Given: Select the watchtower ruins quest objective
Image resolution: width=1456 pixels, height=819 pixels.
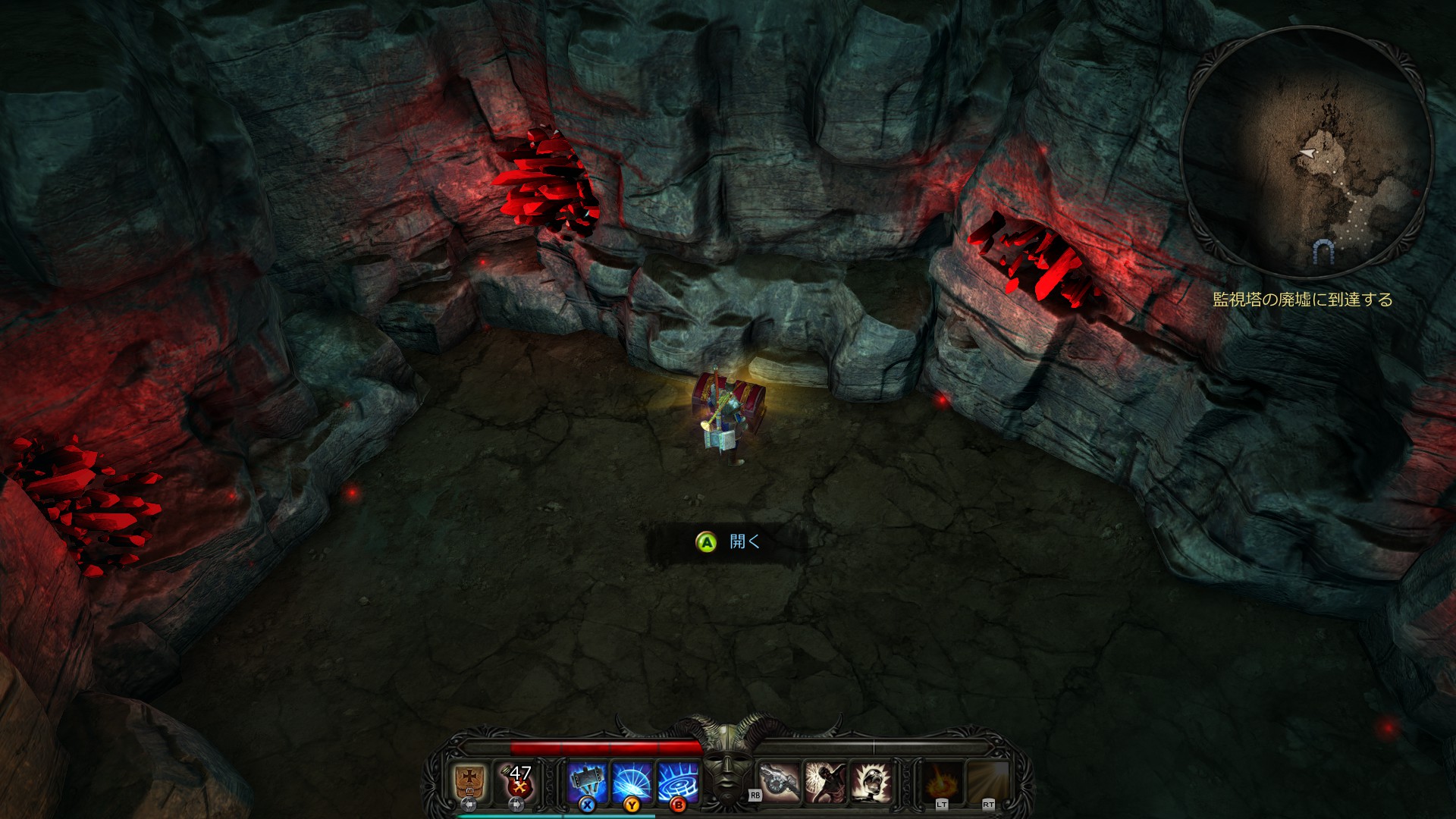Looking at the screenshot, I should point(1303,300).
